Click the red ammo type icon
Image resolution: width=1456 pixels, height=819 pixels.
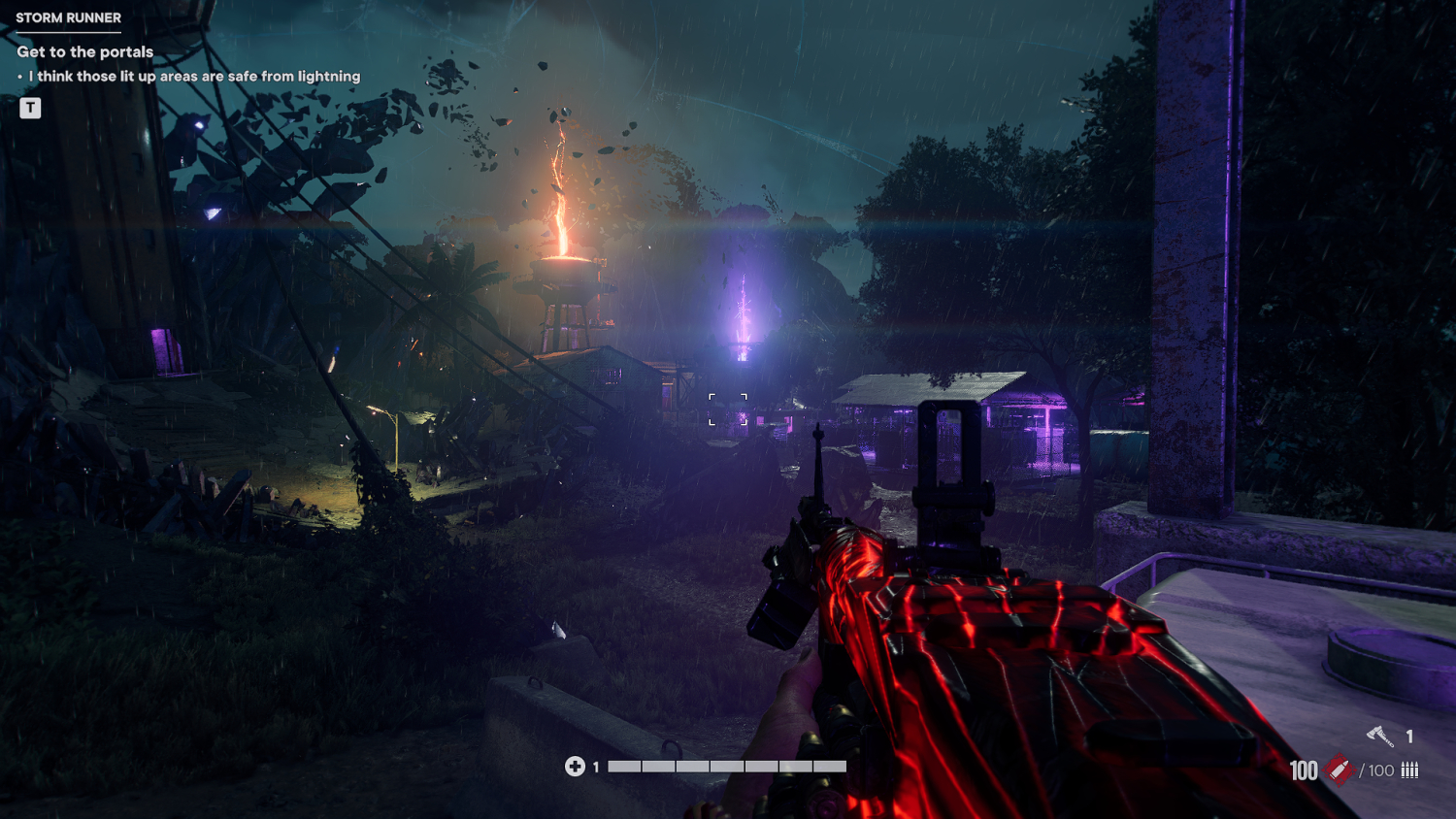1340,770
